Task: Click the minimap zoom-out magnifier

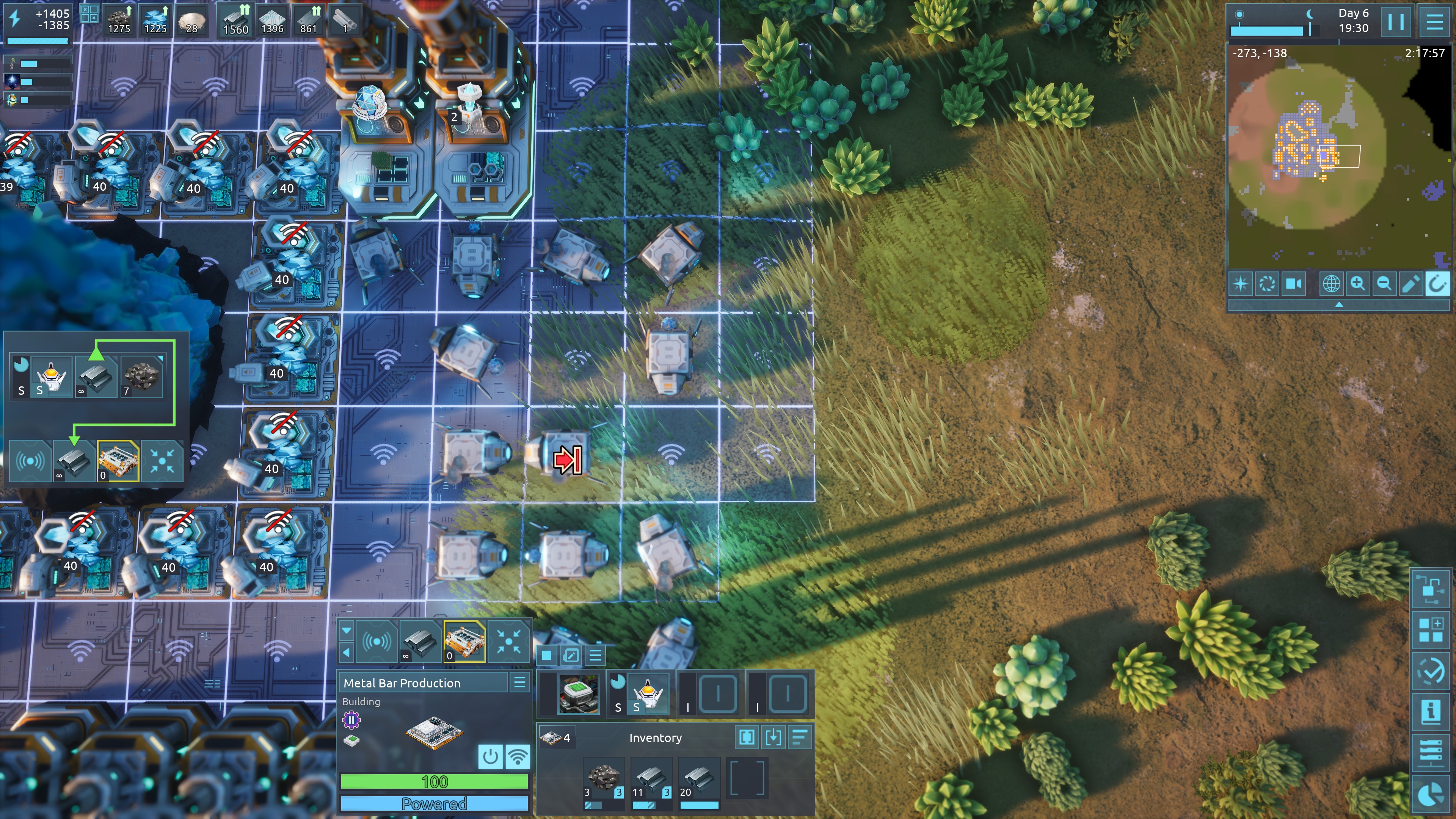Action: point(1384,284)
